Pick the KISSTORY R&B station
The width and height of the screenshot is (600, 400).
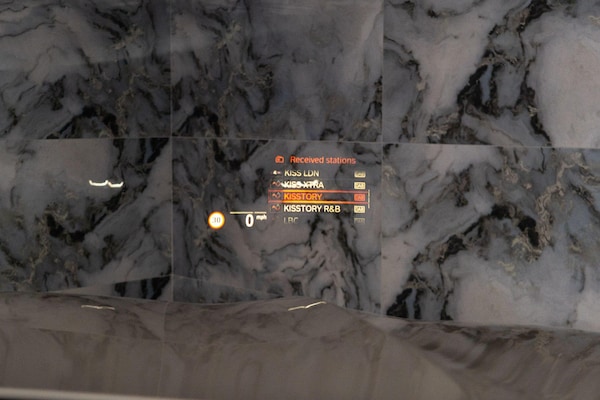pos(312,209)
